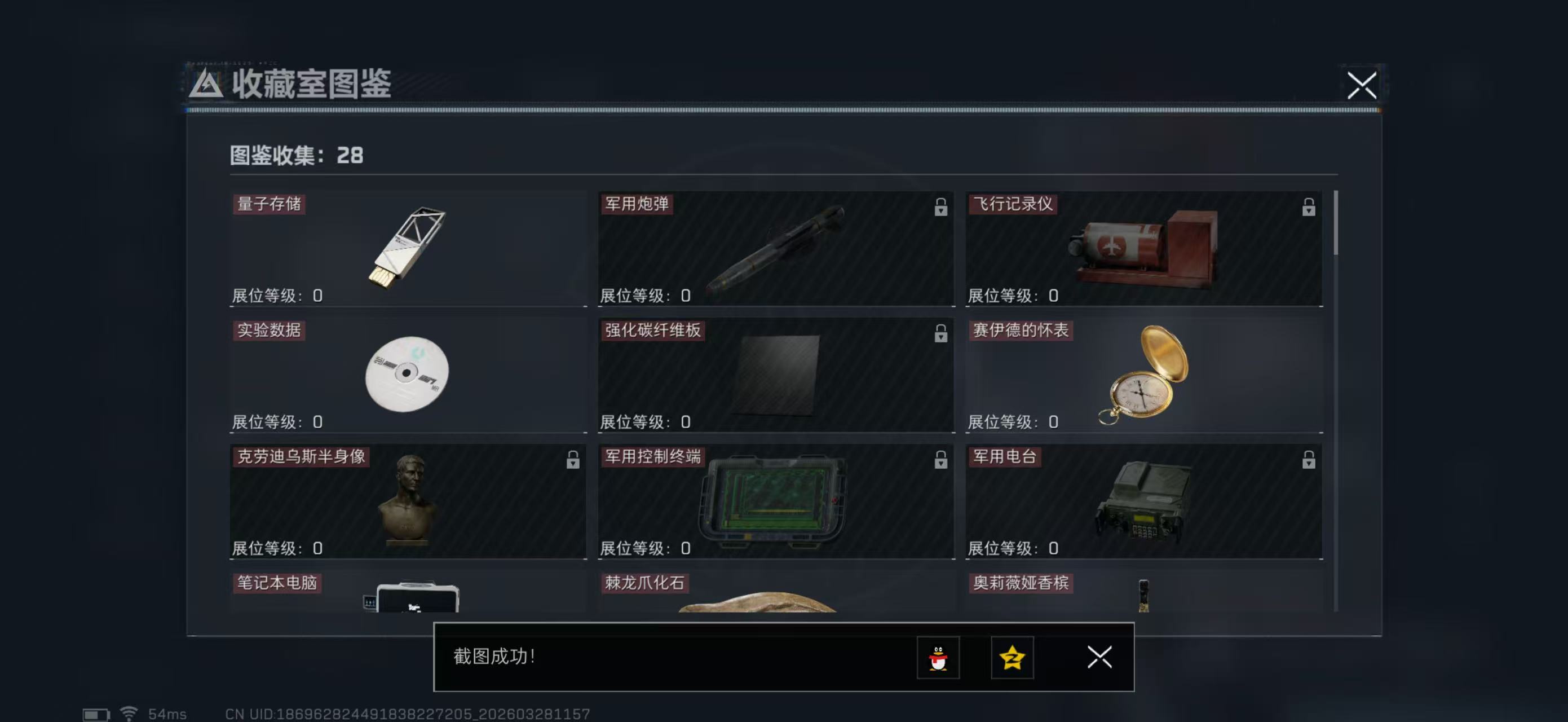Click the lock icon on 军用控制终端

[x=941, y=461]
